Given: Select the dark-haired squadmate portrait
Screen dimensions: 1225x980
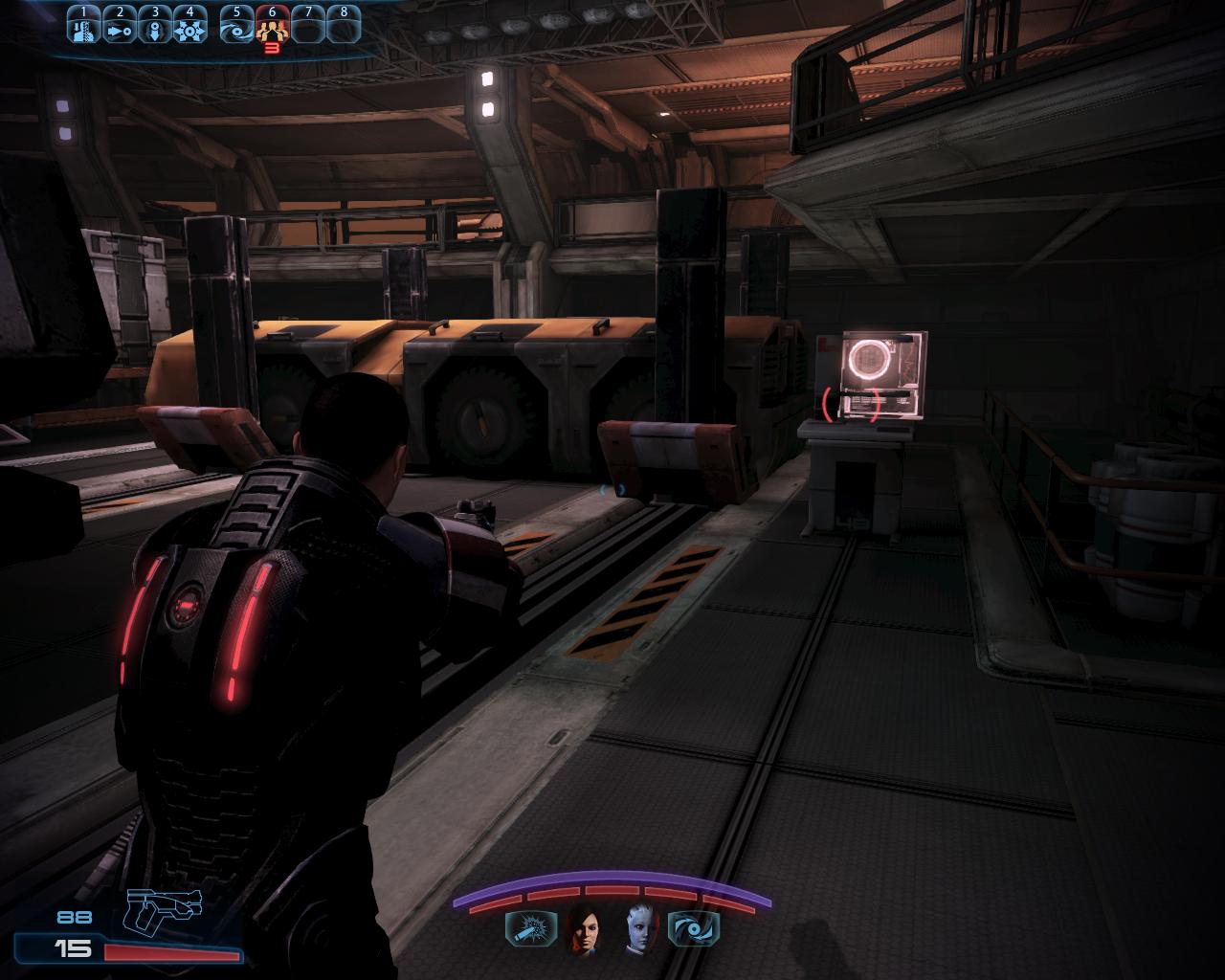Looking at the screenshot, I should click(583, 928).
